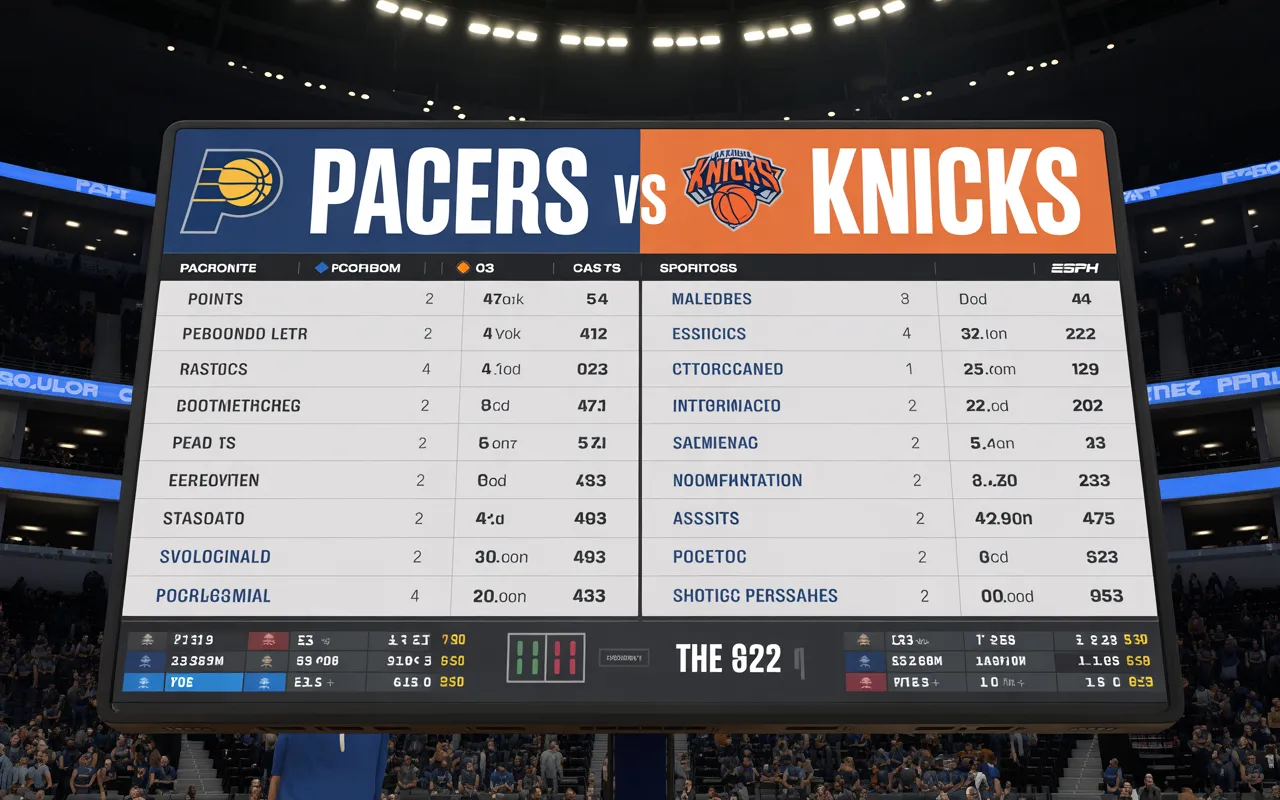
Task: Select the PACRONITE header tab
Action: click(x=218, y=268)
